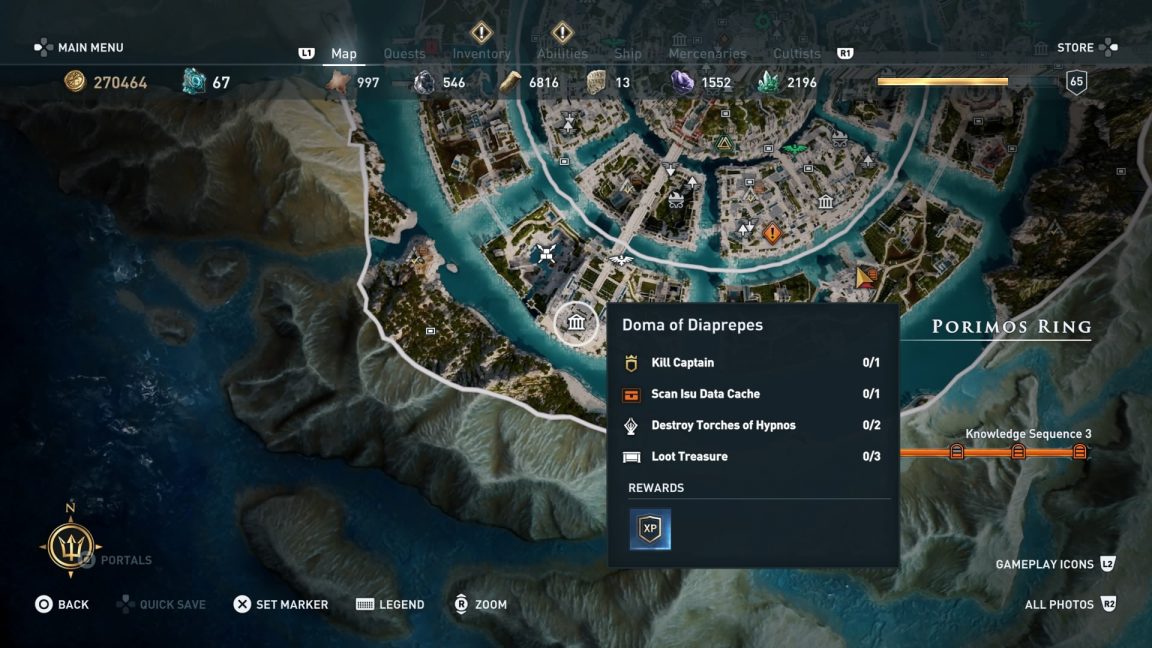Switch to the Quests tab
1152x648 pixels.
pos(405,54)
